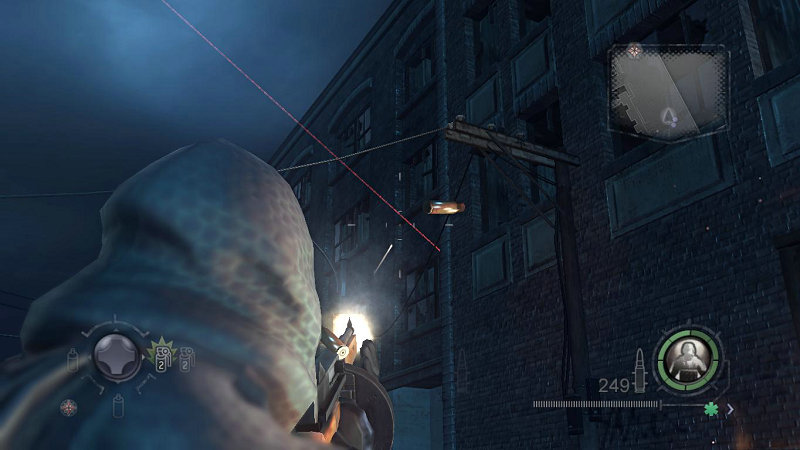Click the small arrow right of the green asterisk
This screenshot has height=450, width=800.
pyautogui.click(x=730, y=408)
